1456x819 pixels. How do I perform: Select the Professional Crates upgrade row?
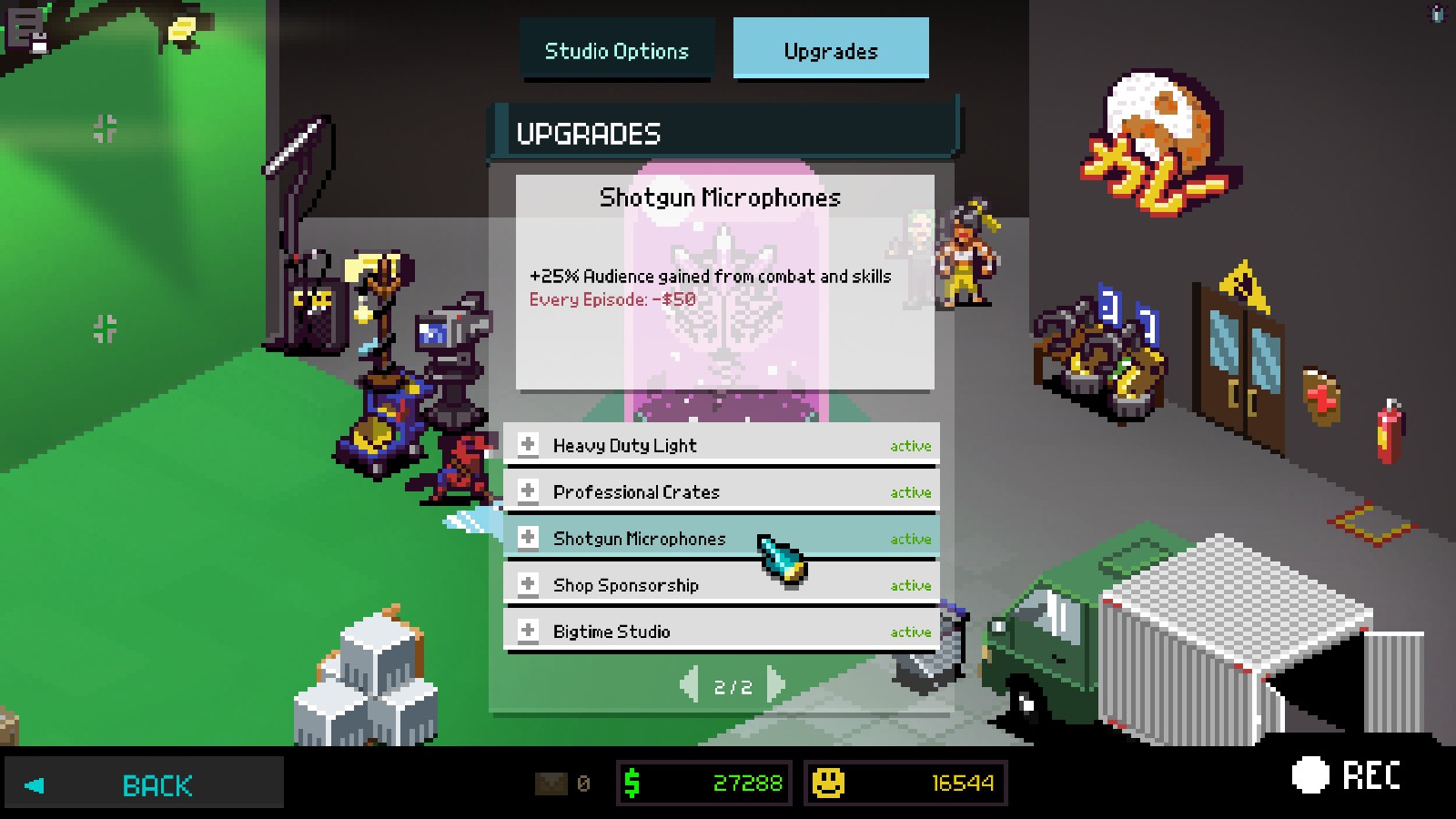720,491
